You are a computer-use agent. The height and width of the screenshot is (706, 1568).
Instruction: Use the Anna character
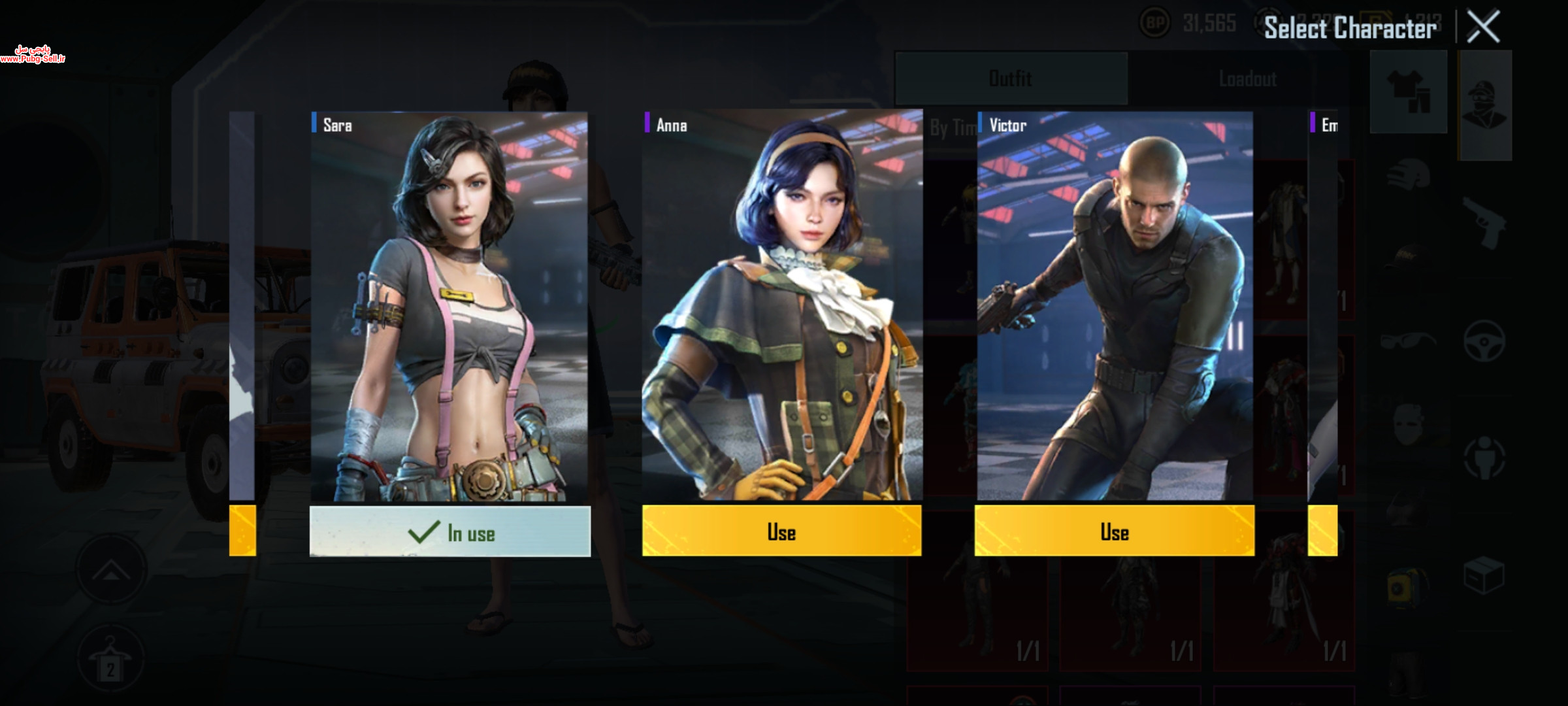click(781, 531)
